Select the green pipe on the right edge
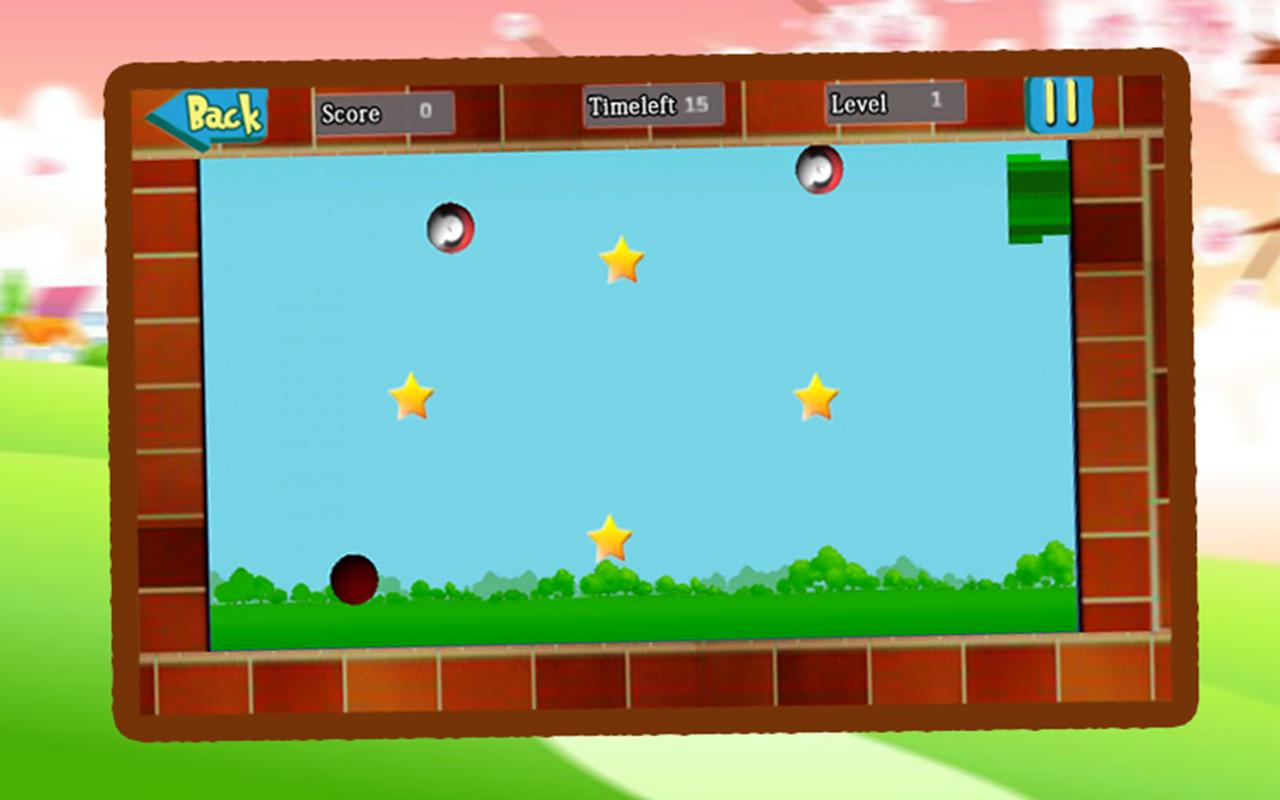The height and width of the screenshot is (800, 1280). tap(1038, 197)
